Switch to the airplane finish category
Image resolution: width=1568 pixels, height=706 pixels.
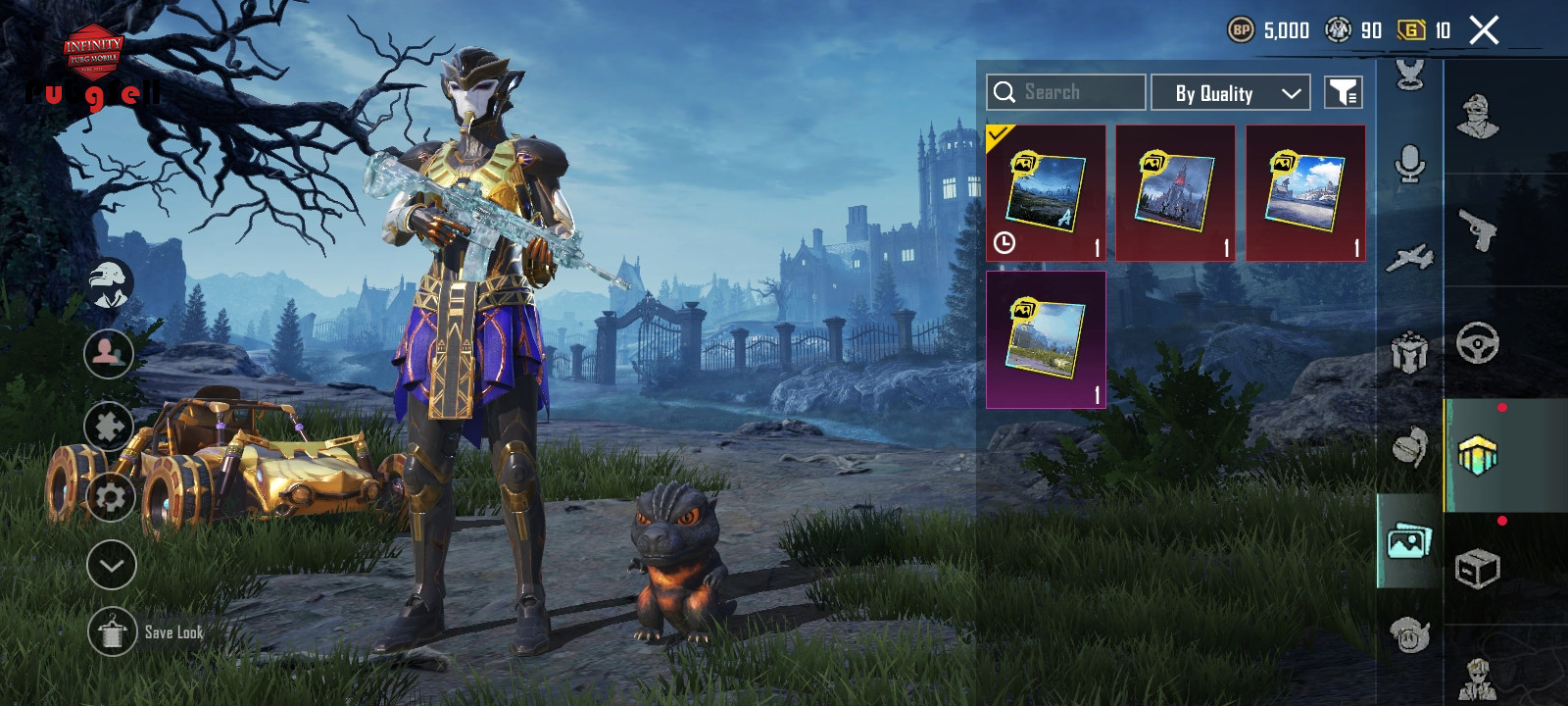pos(1409,258)
